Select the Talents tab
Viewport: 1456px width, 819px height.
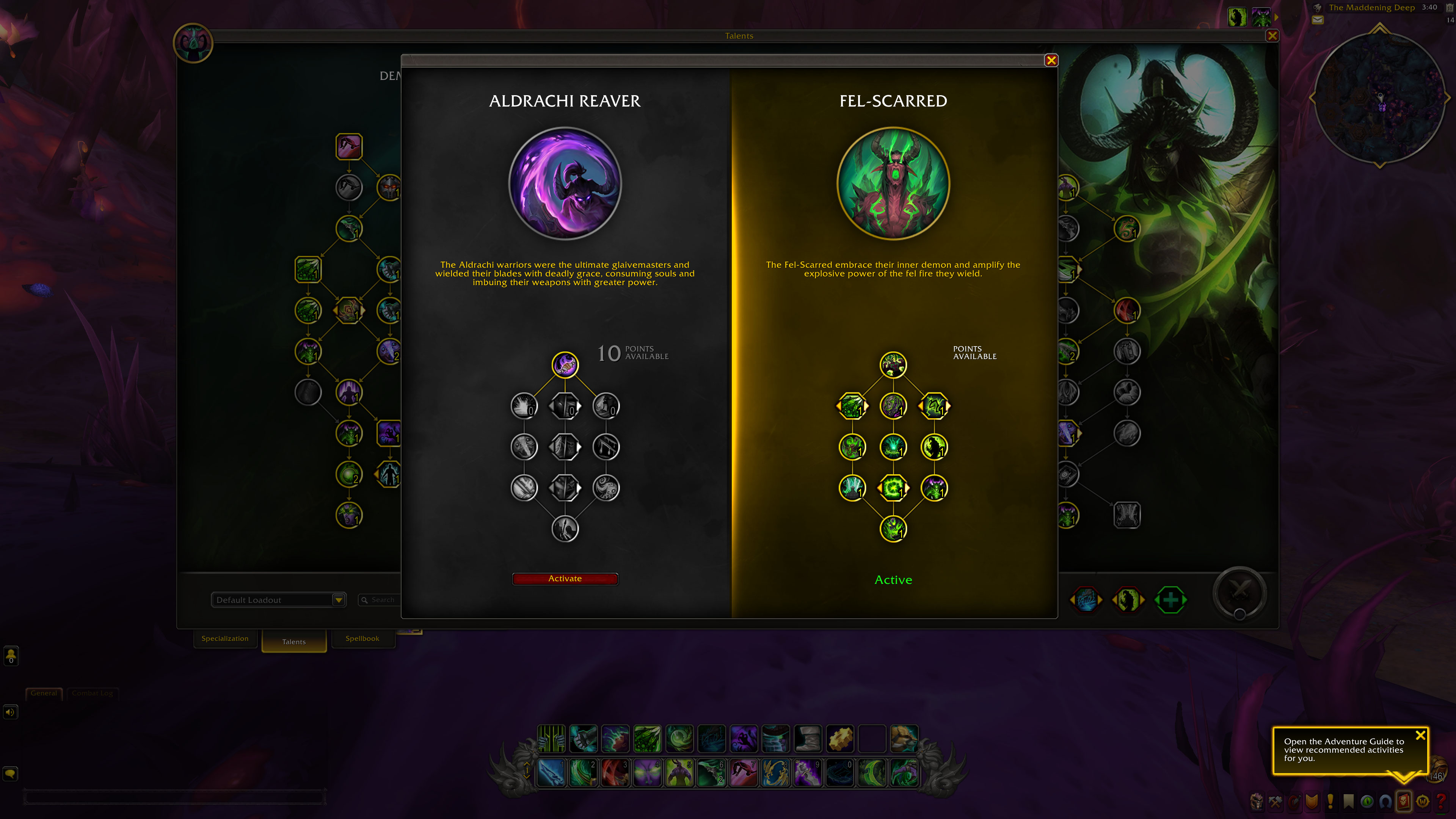coord(294,642)
